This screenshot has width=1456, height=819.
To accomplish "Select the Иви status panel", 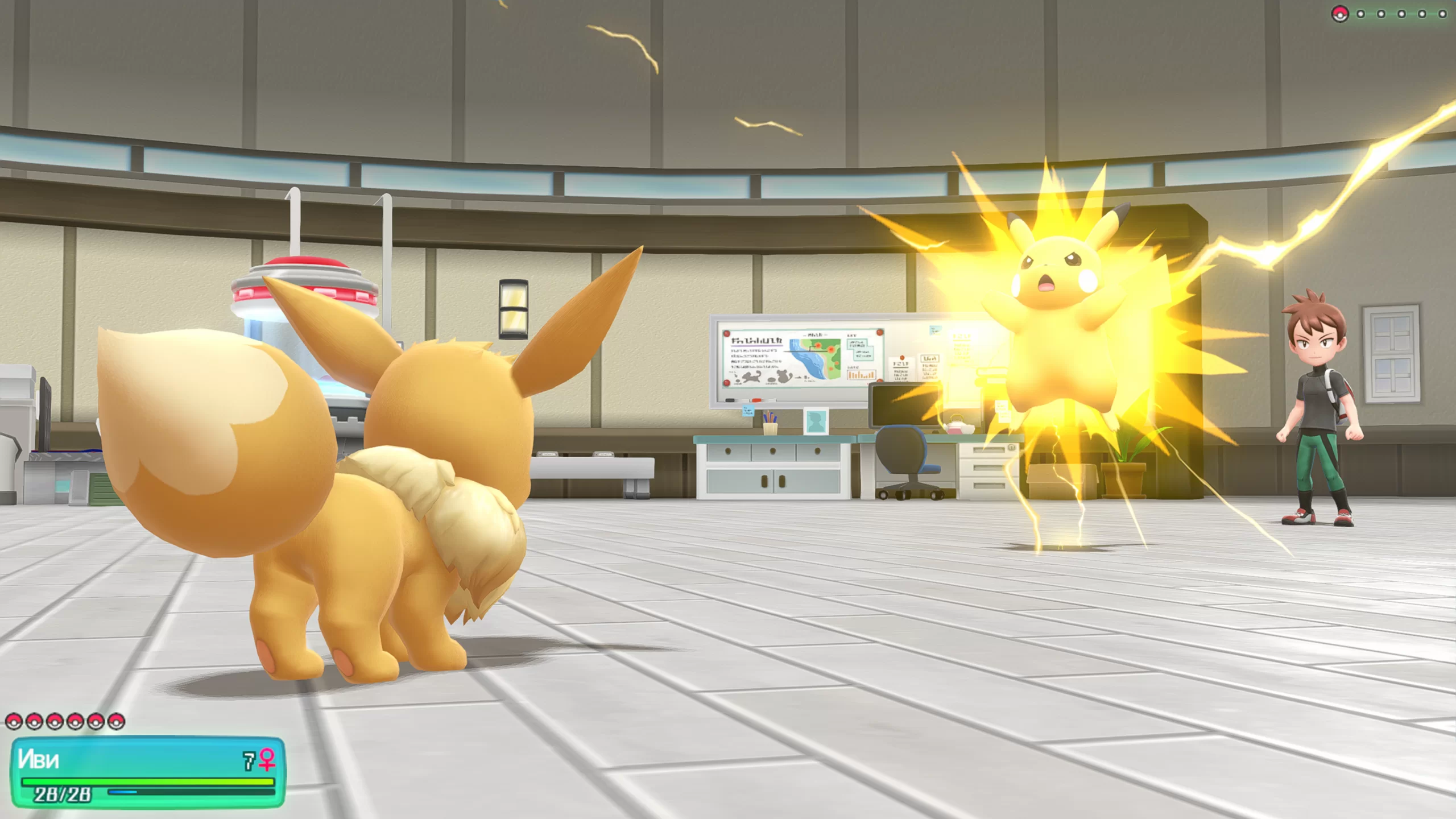I will (x=148, y=772).
